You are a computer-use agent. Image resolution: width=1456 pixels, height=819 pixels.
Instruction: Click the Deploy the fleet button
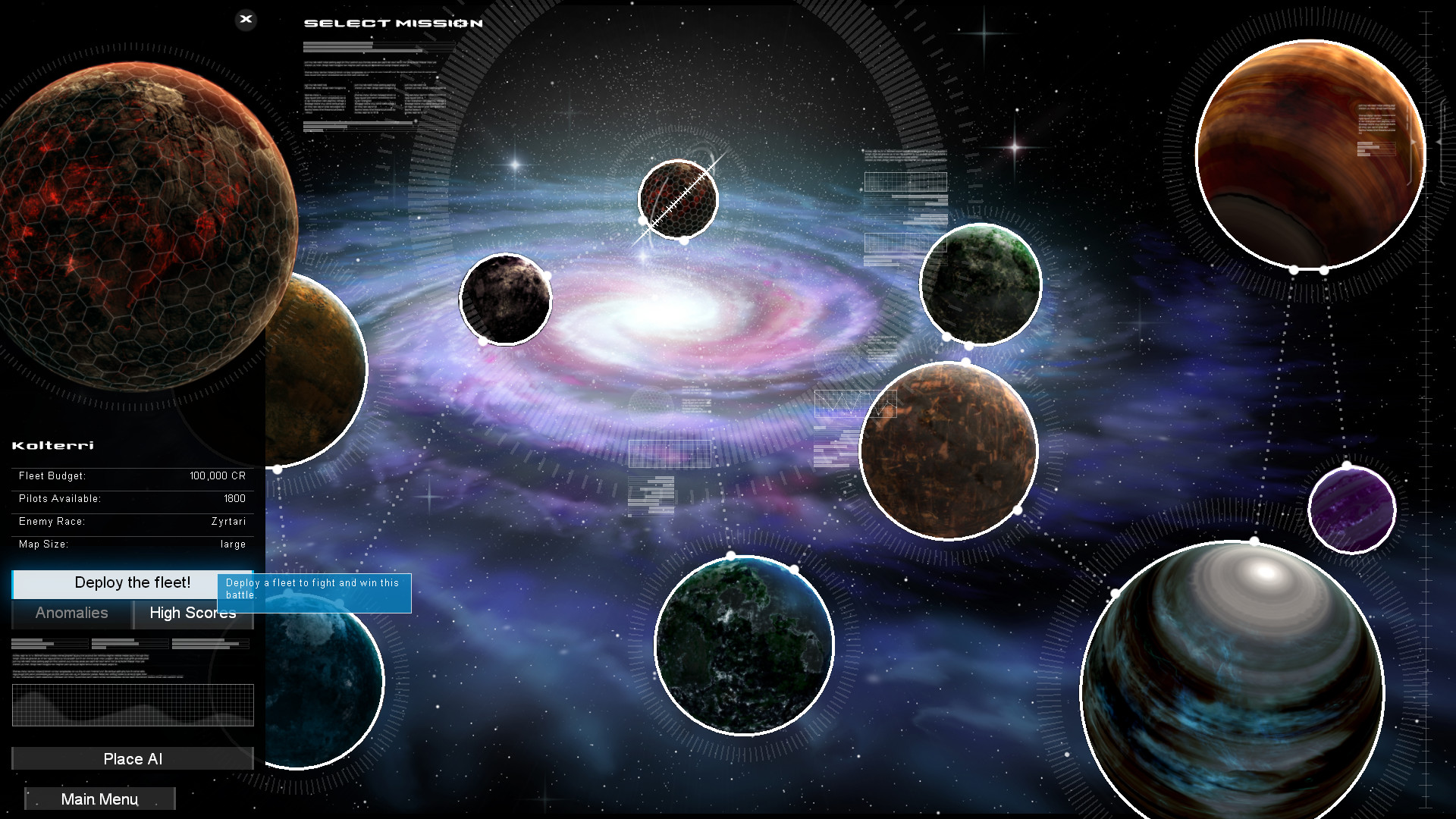point(132,583)
